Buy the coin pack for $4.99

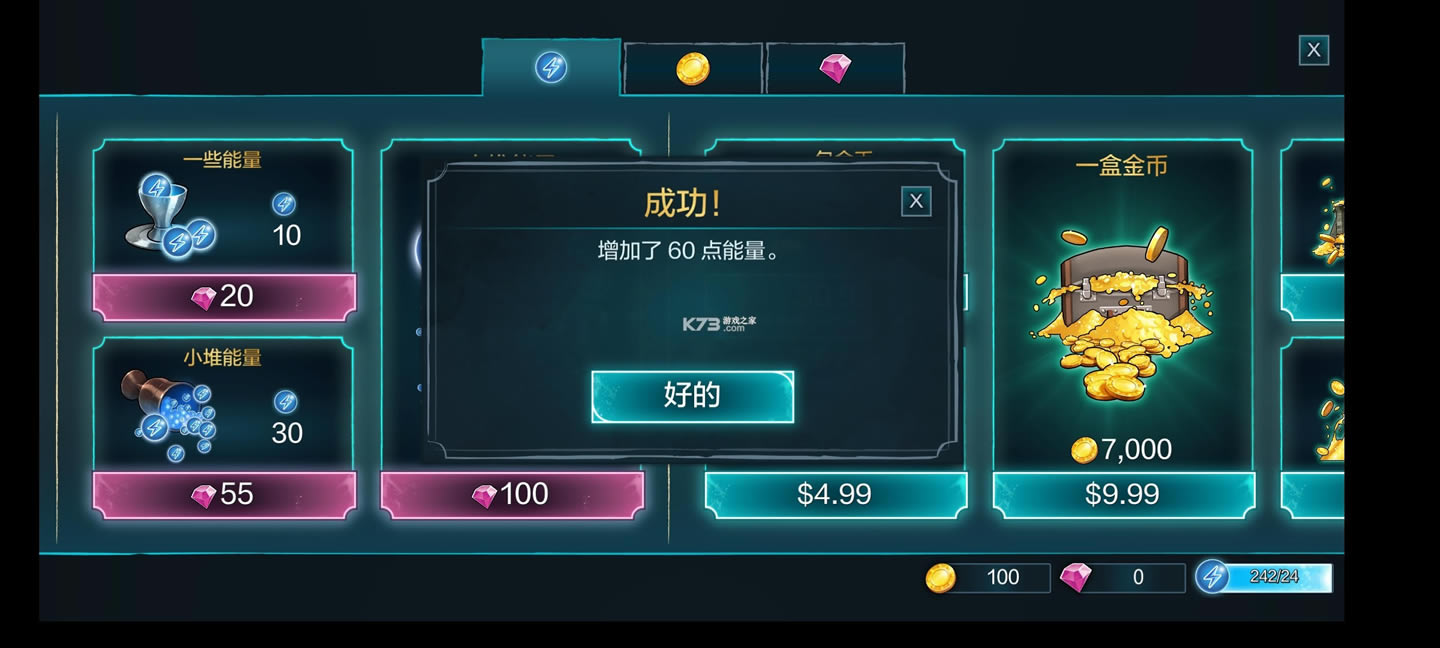pyautogui.click(x=835, y=495)
